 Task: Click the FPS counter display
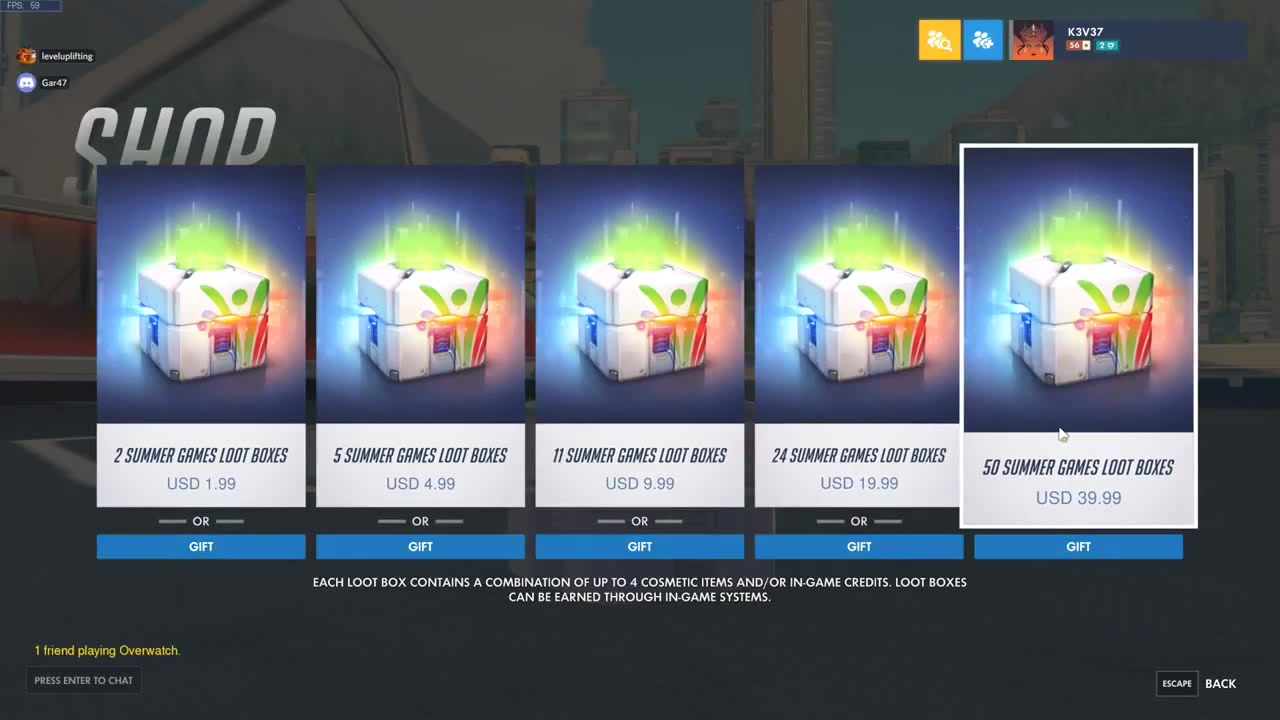(x=30, y=4)
